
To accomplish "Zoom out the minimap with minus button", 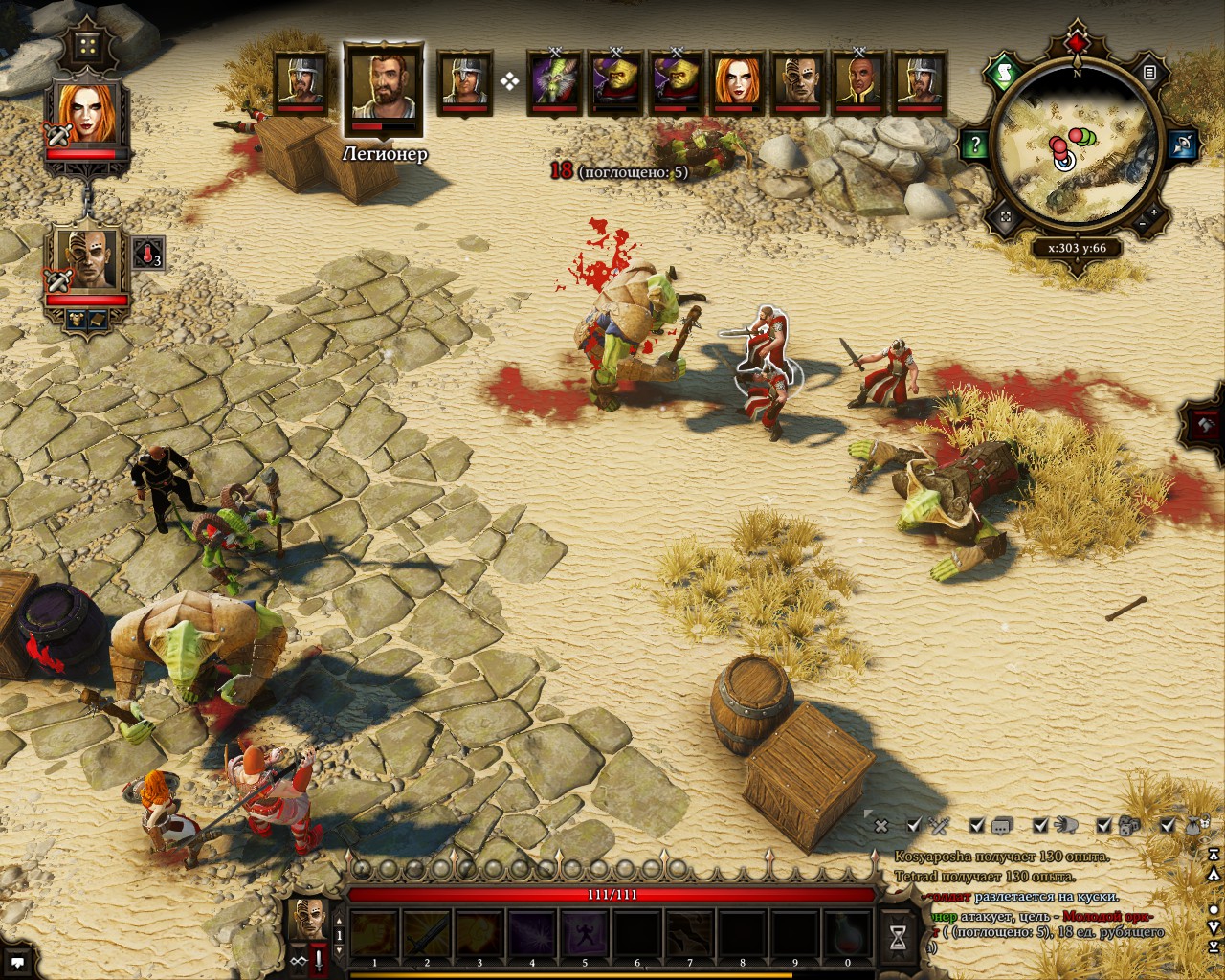I will pyautogui.click(x=1143, y=224).
